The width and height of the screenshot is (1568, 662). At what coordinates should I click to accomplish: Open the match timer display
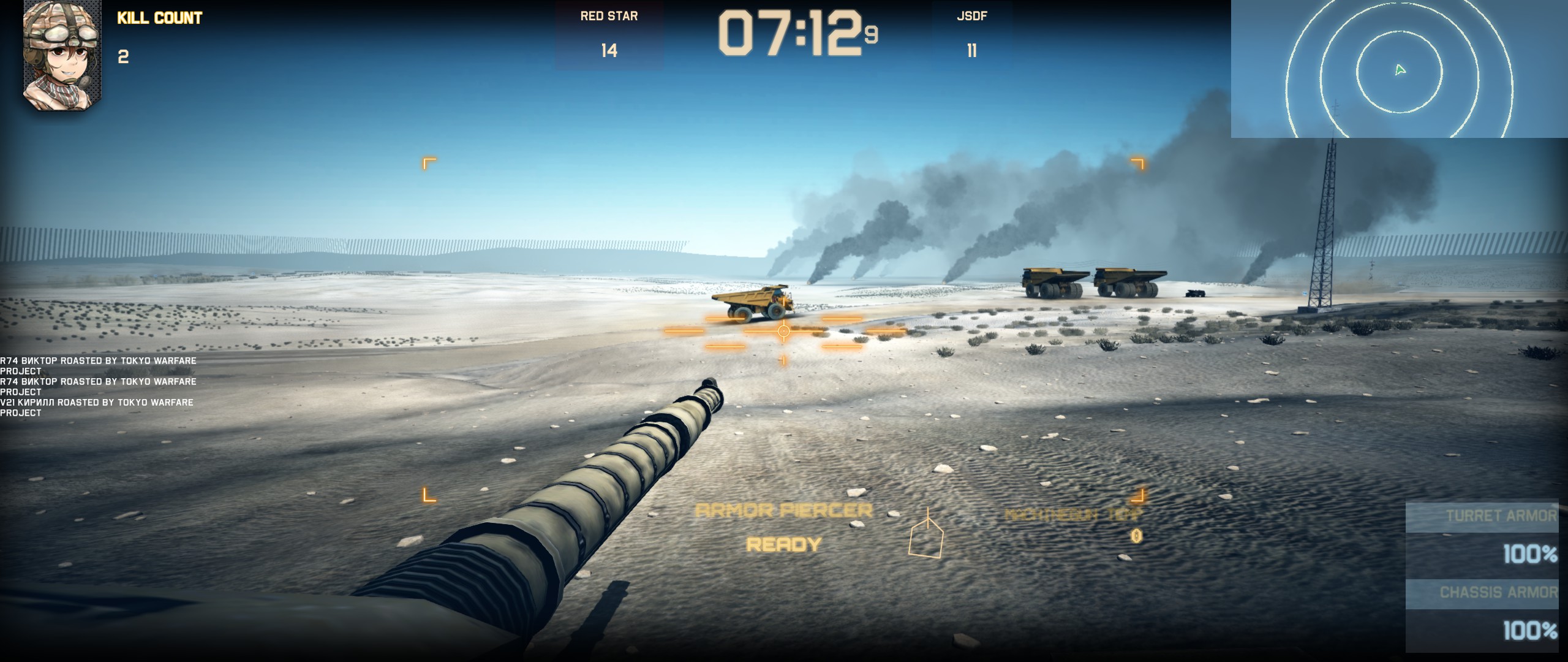tap(796, 34)
